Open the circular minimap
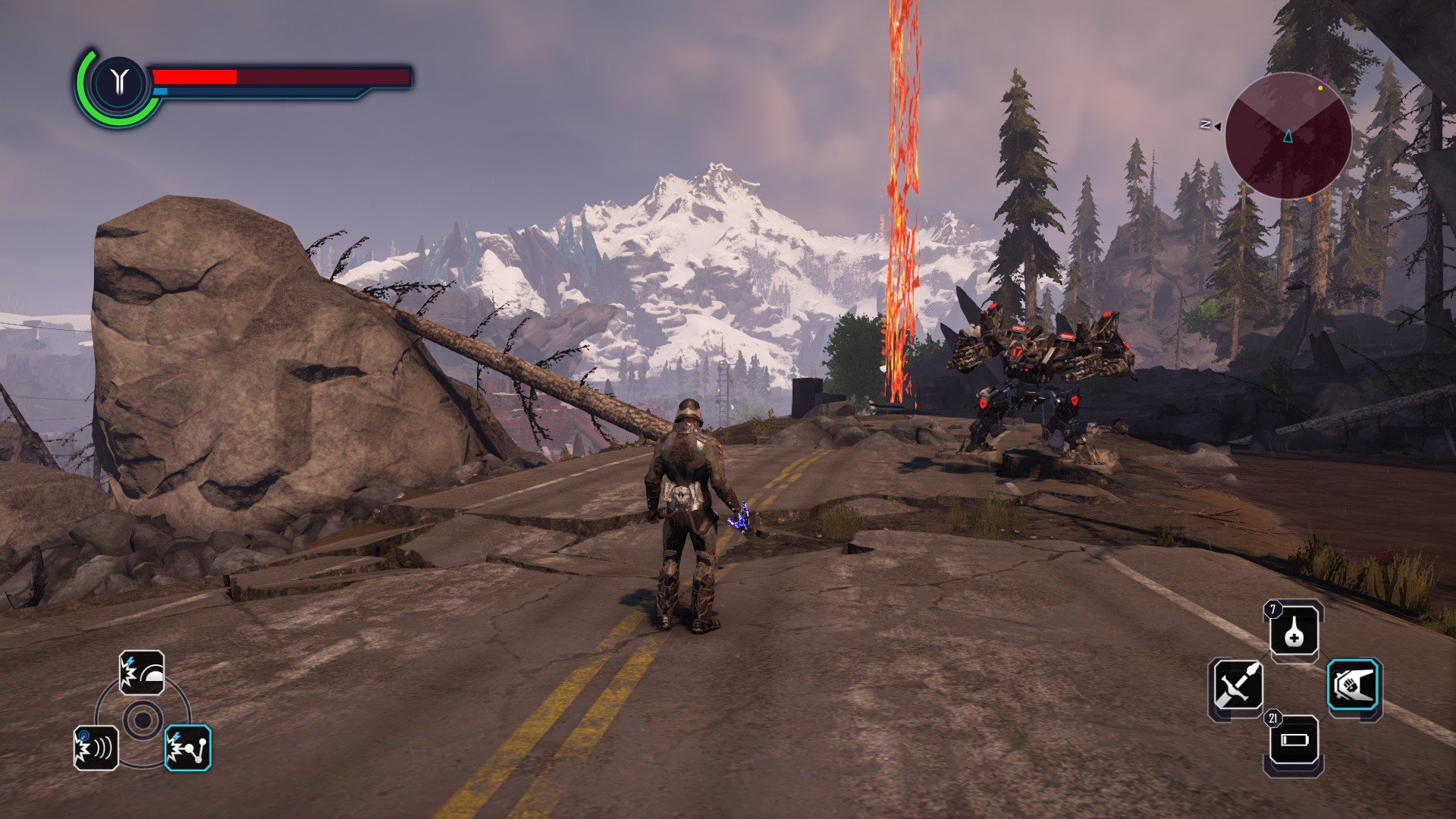1456x819 pixels. pyautogui.click(x=1288, y=136)
